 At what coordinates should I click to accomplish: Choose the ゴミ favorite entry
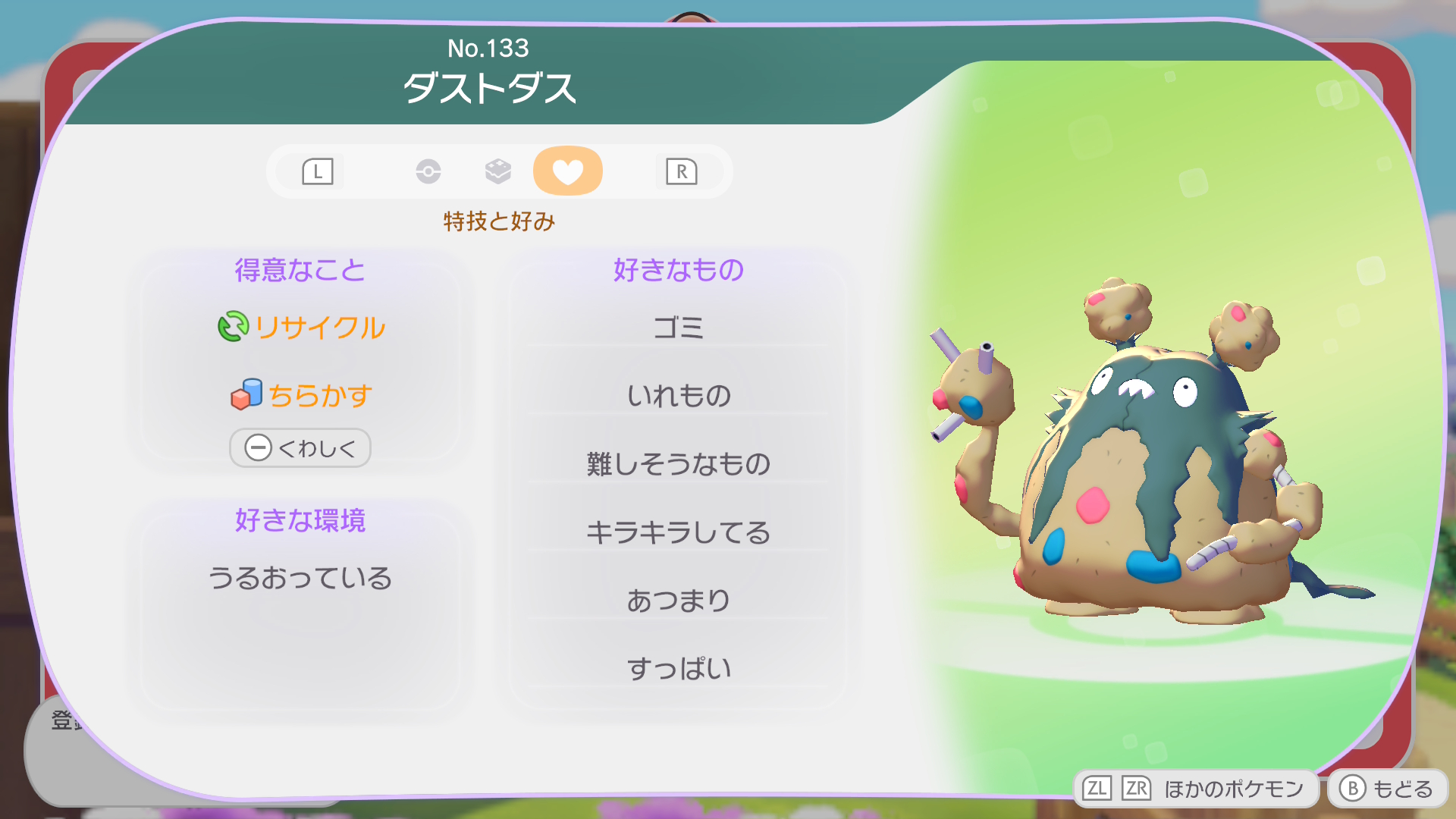(678, 328)
